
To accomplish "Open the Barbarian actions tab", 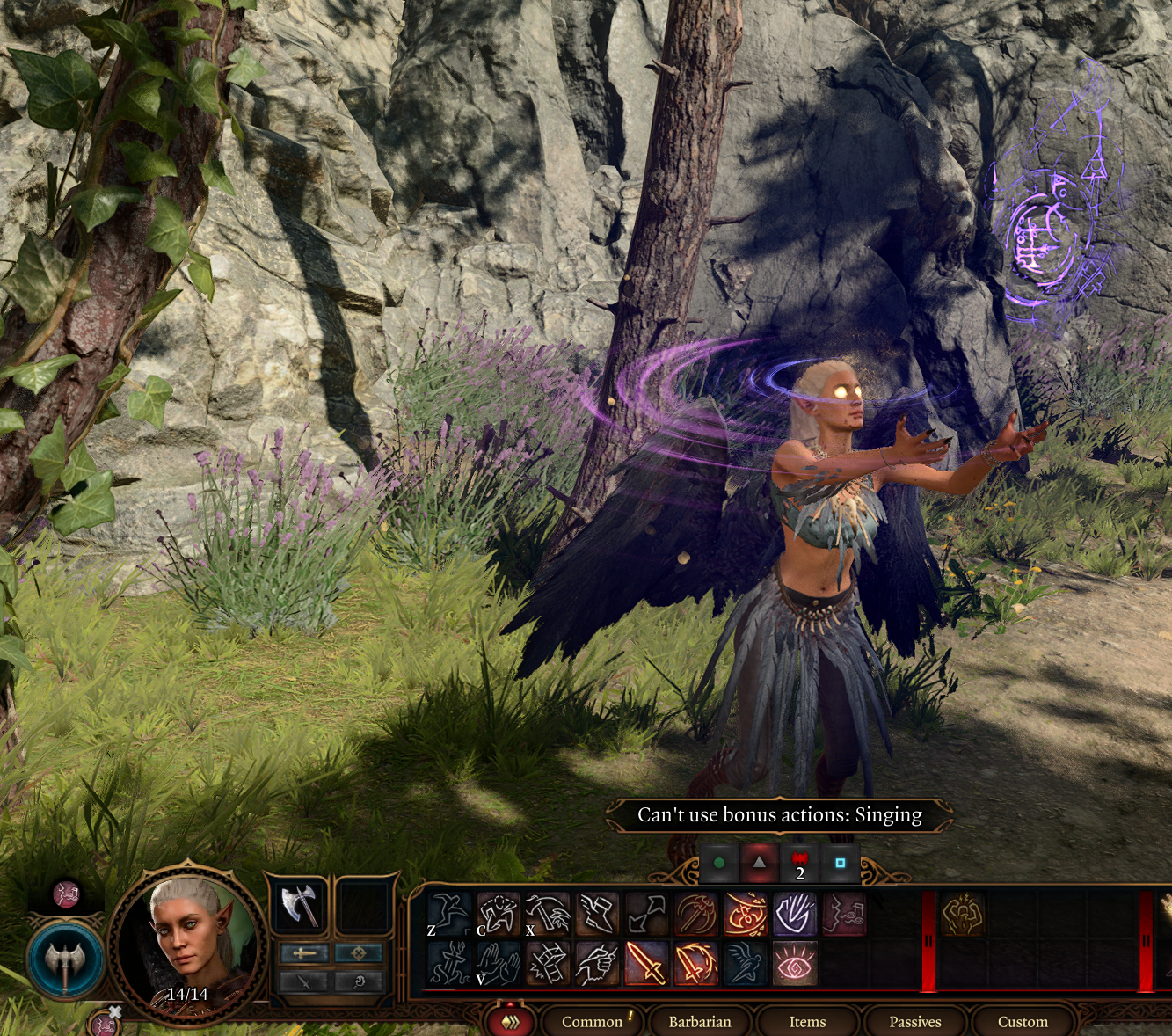I will pos(699,1021).
